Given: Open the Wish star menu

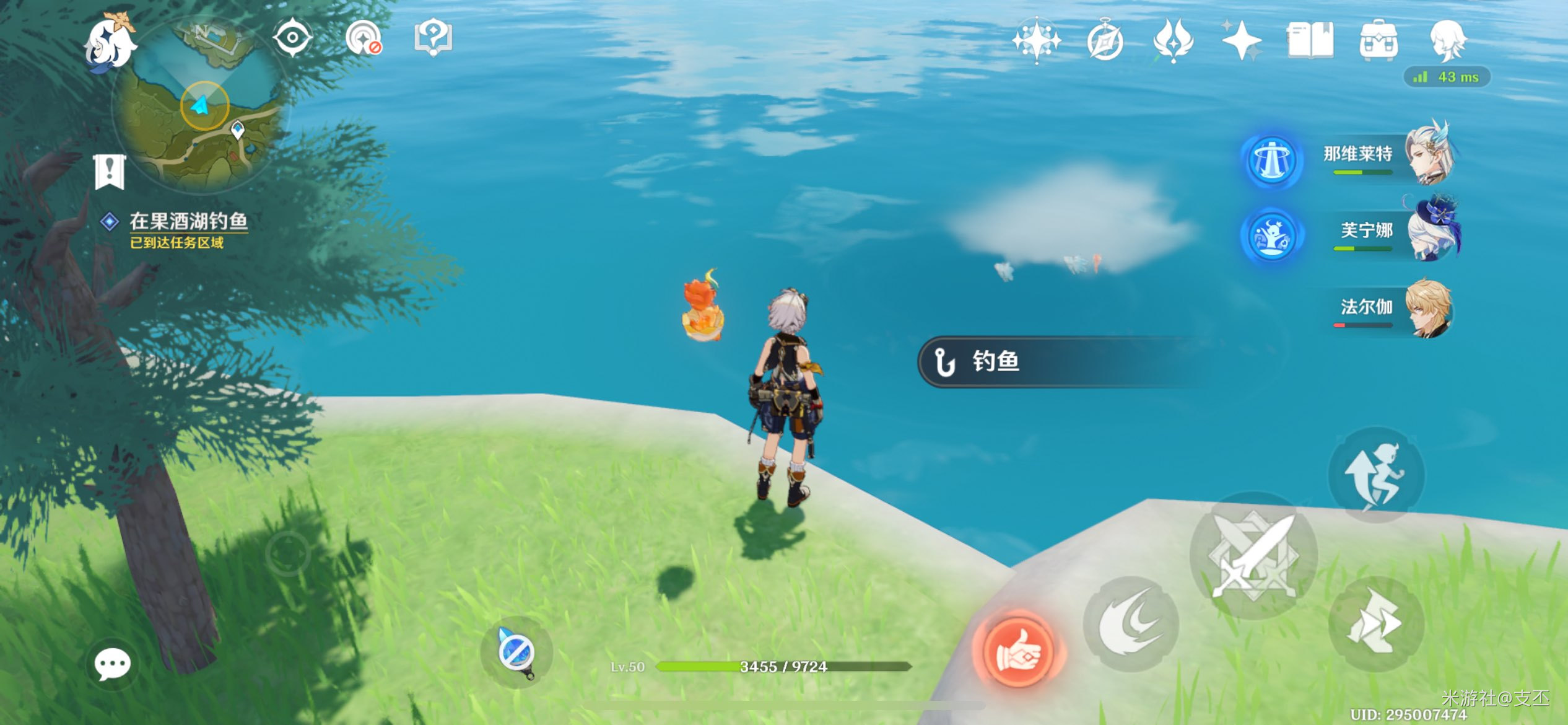Looking at the screenshot, I should click(1036, 42).
